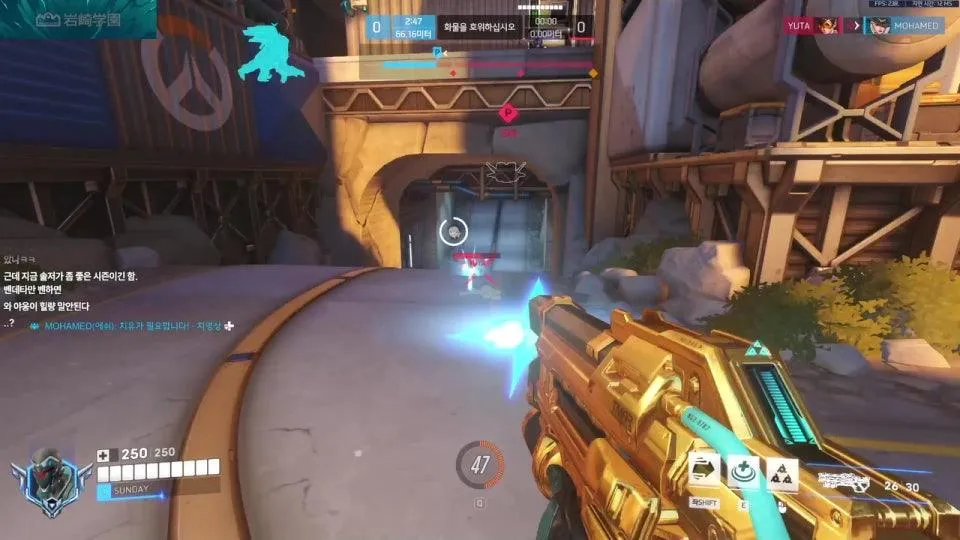Use the Biotic Field ability
The width and height of the screenshot is (960, 540).
[x=744, y=472]
